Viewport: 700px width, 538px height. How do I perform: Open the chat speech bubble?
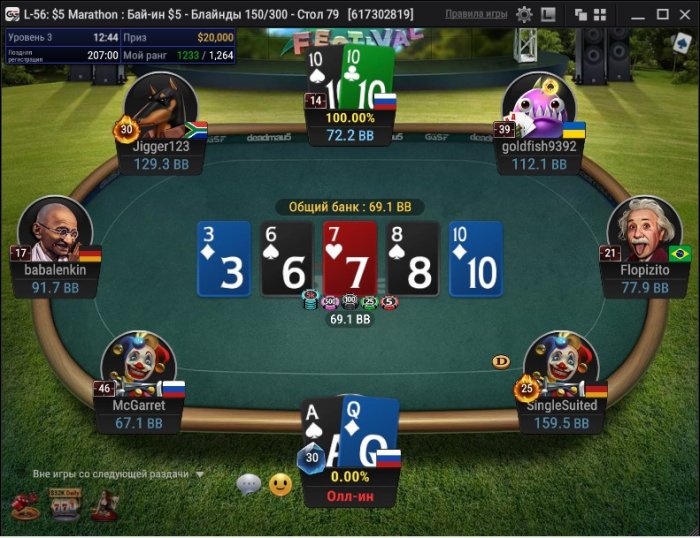tap(248, 485)
